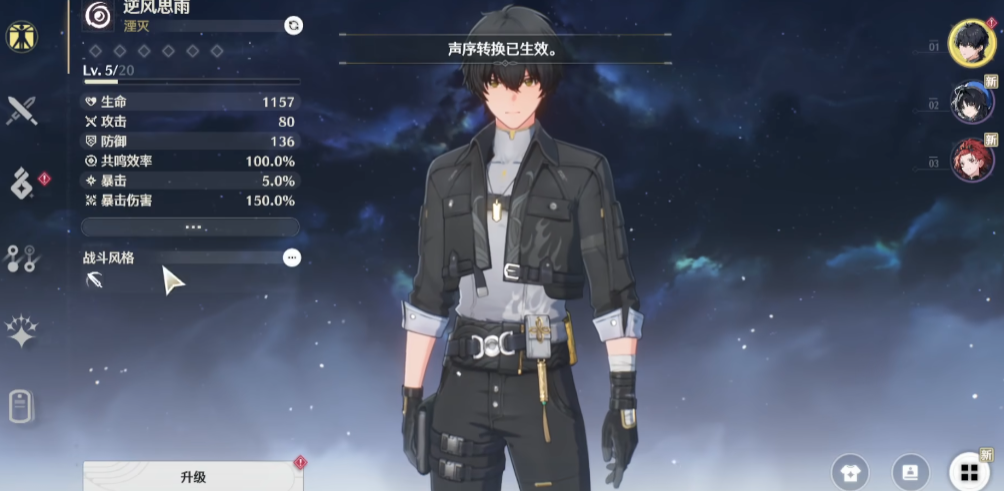
Task: Choose the second party member with dark hair
Action: click(x=971, y=102)
